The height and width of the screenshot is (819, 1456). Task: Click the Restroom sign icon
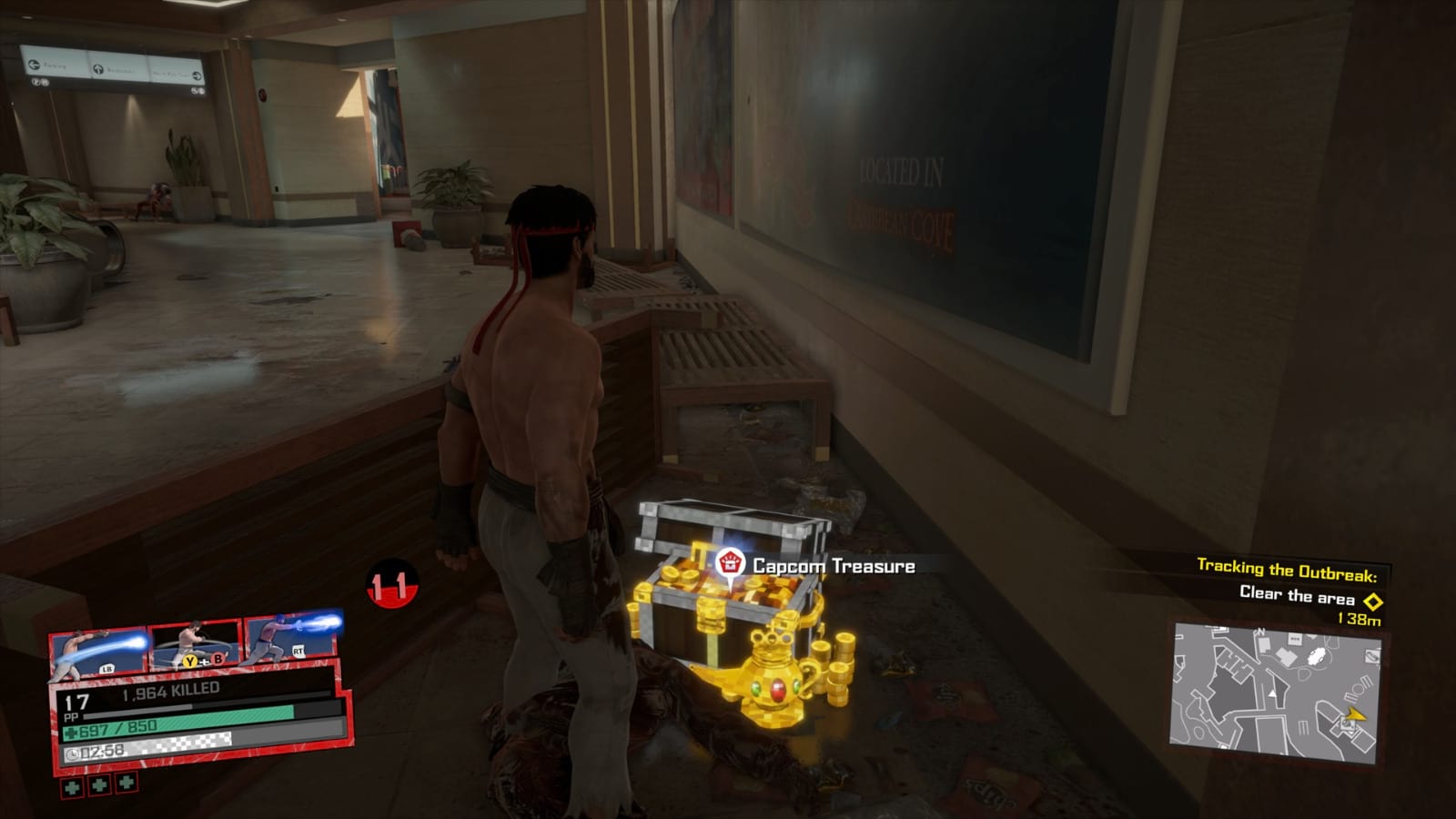pos(99,69)
